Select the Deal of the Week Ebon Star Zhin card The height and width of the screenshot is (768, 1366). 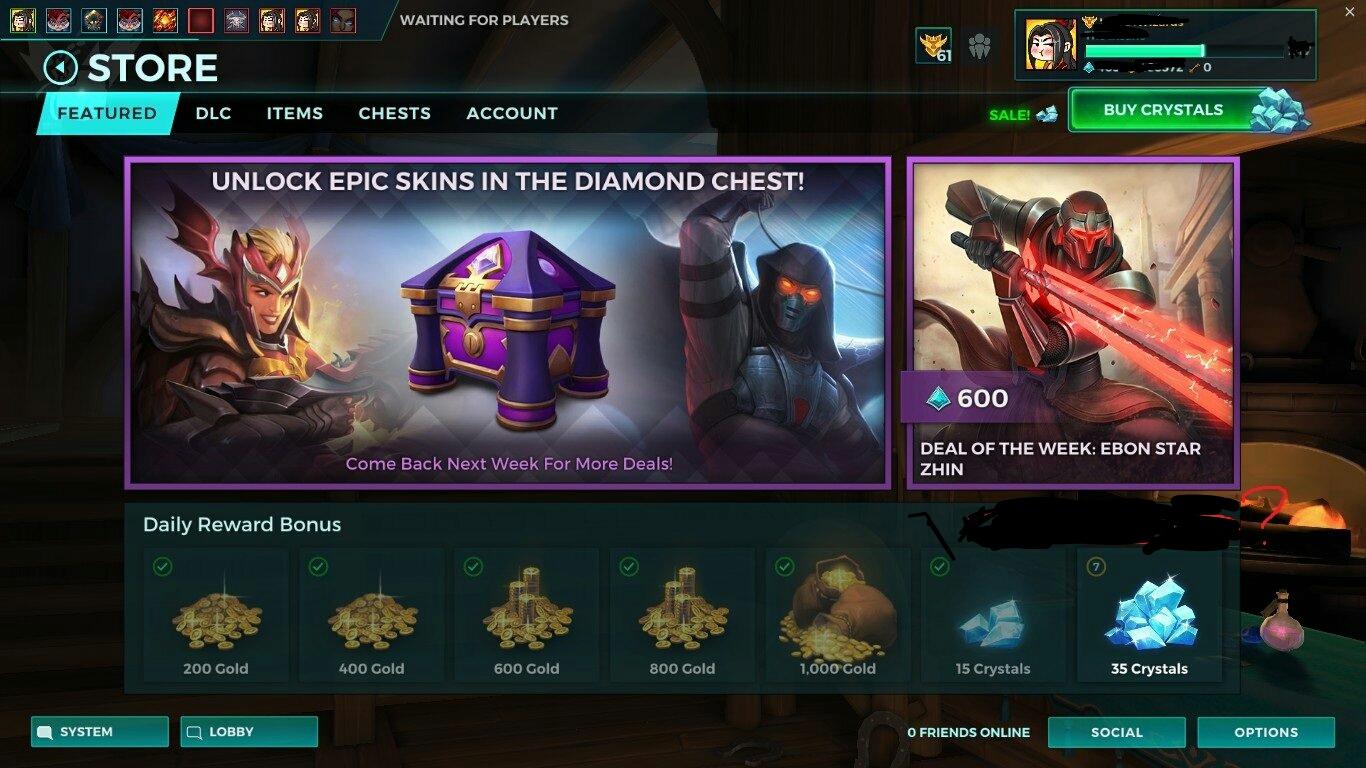pyautogui.click(x=1073, y=320)
